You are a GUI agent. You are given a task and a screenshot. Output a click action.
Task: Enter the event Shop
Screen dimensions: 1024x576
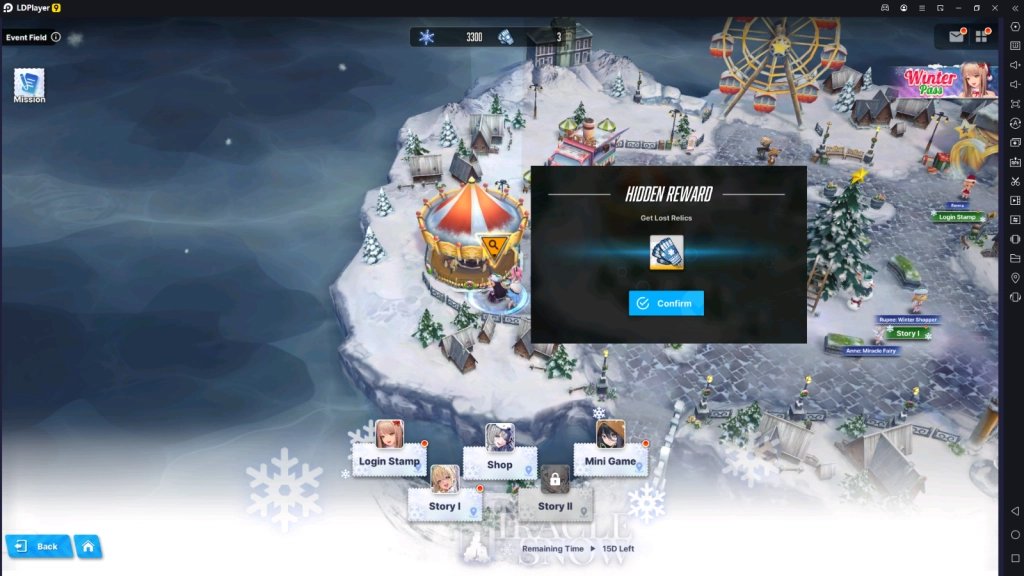pos(500,463)
